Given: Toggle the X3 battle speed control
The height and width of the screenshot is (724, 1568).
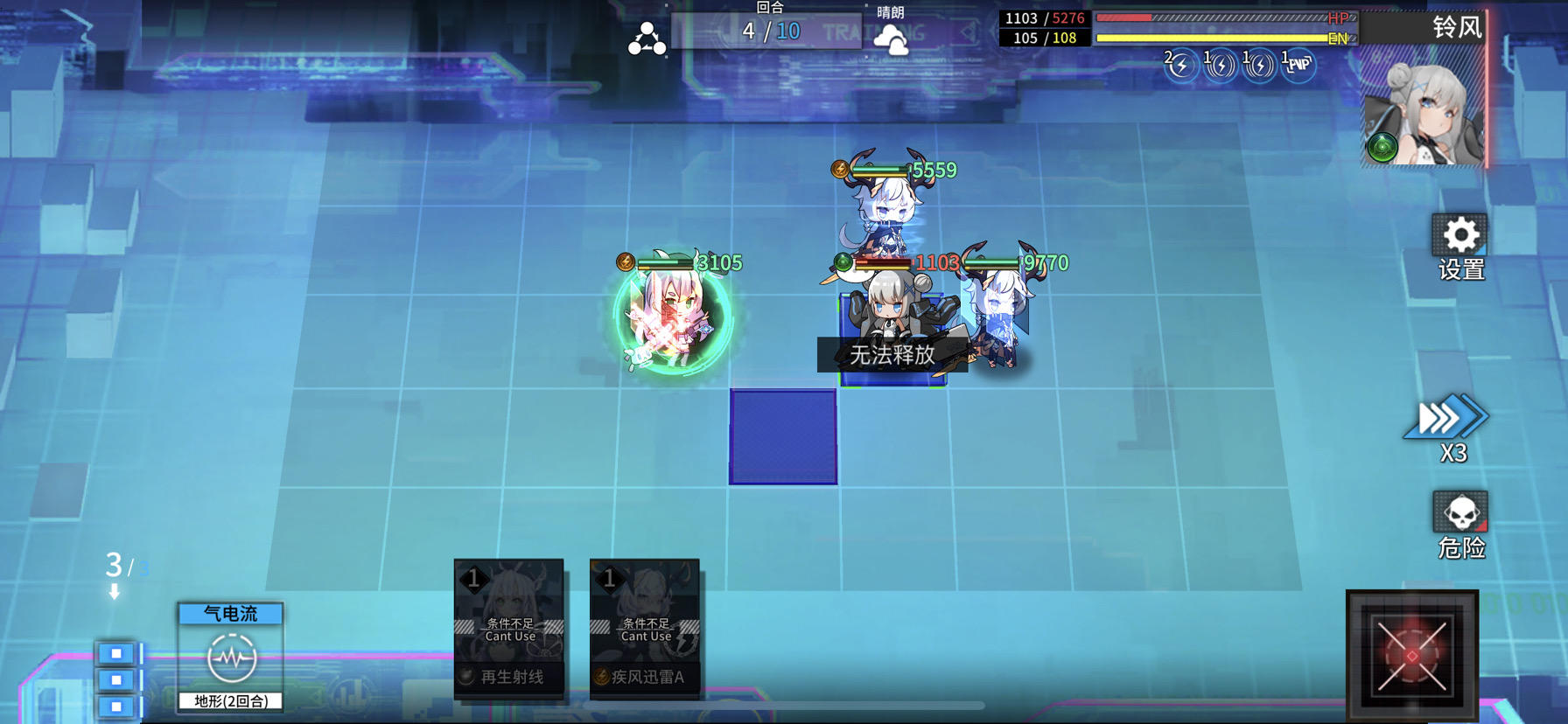Looking at the screenshot, I should point(1448,420).
